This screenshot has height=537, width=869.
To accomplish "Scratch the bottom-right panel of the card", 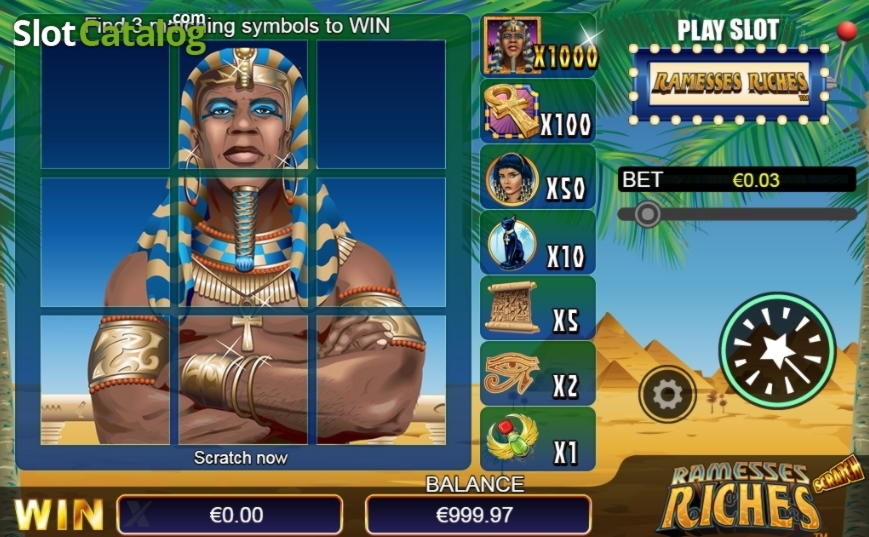I will click(x=381, y=379).
